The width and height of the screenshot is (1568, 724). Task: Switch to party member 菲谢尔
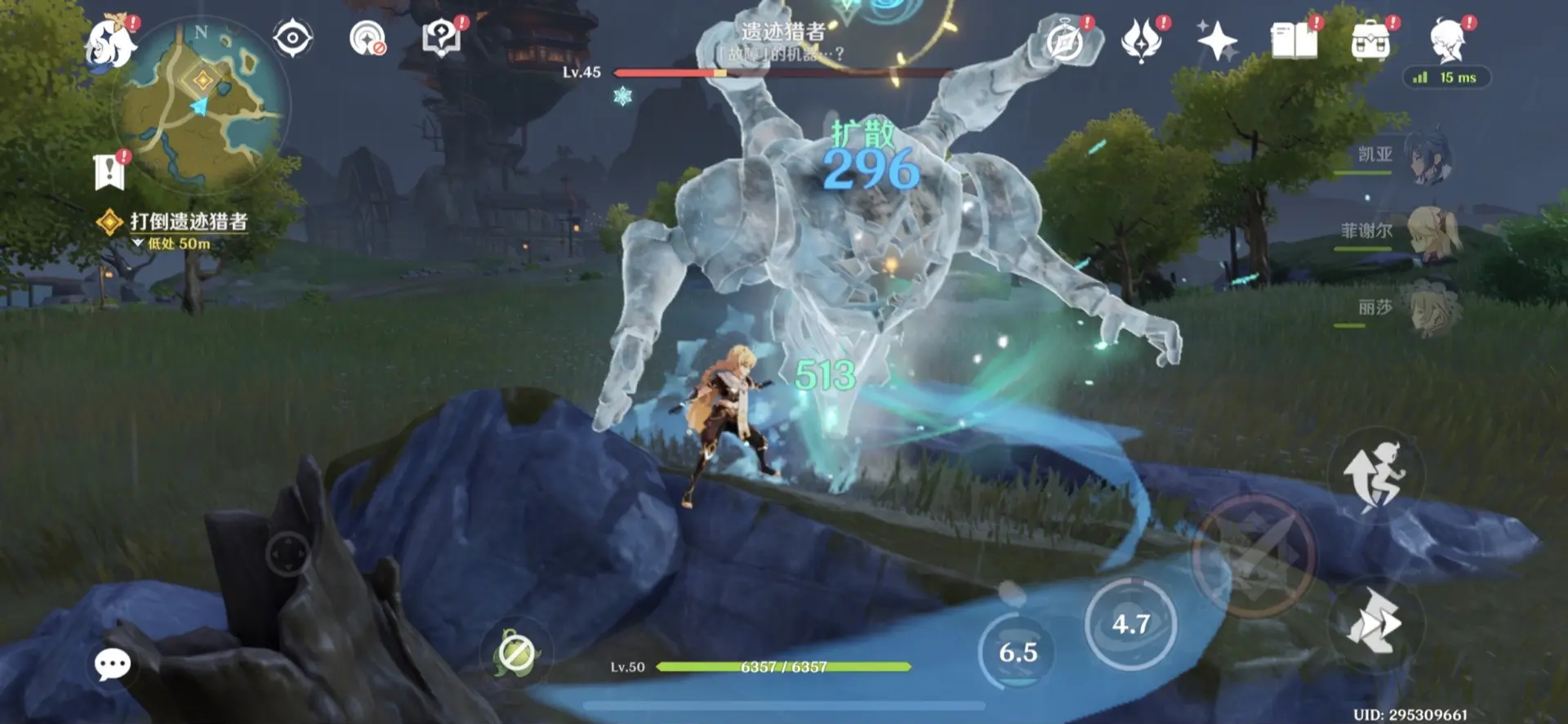click(1429, 232)
